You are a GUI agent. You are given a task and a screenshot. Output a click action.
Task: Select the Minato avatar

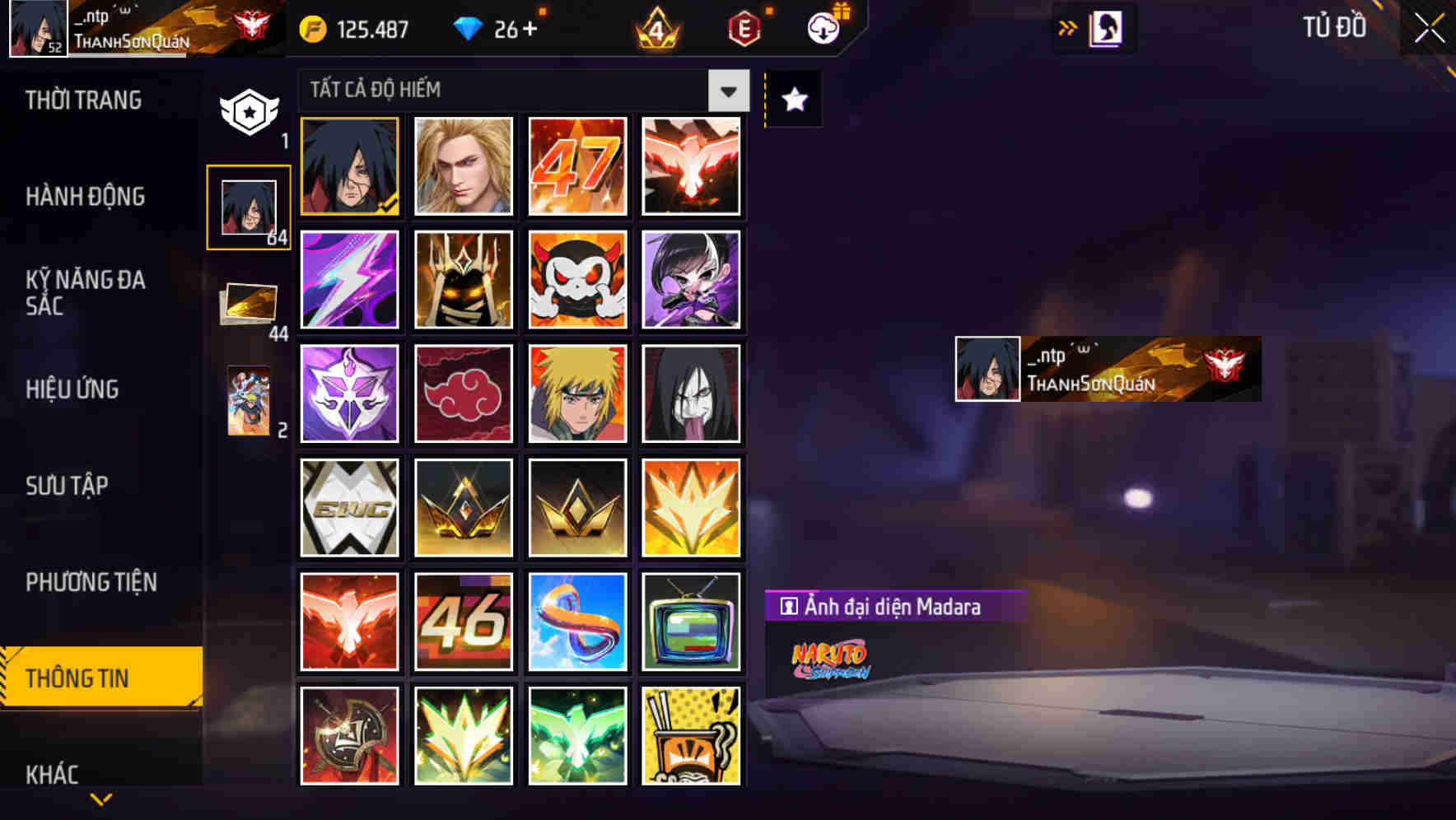click(577, 394)
